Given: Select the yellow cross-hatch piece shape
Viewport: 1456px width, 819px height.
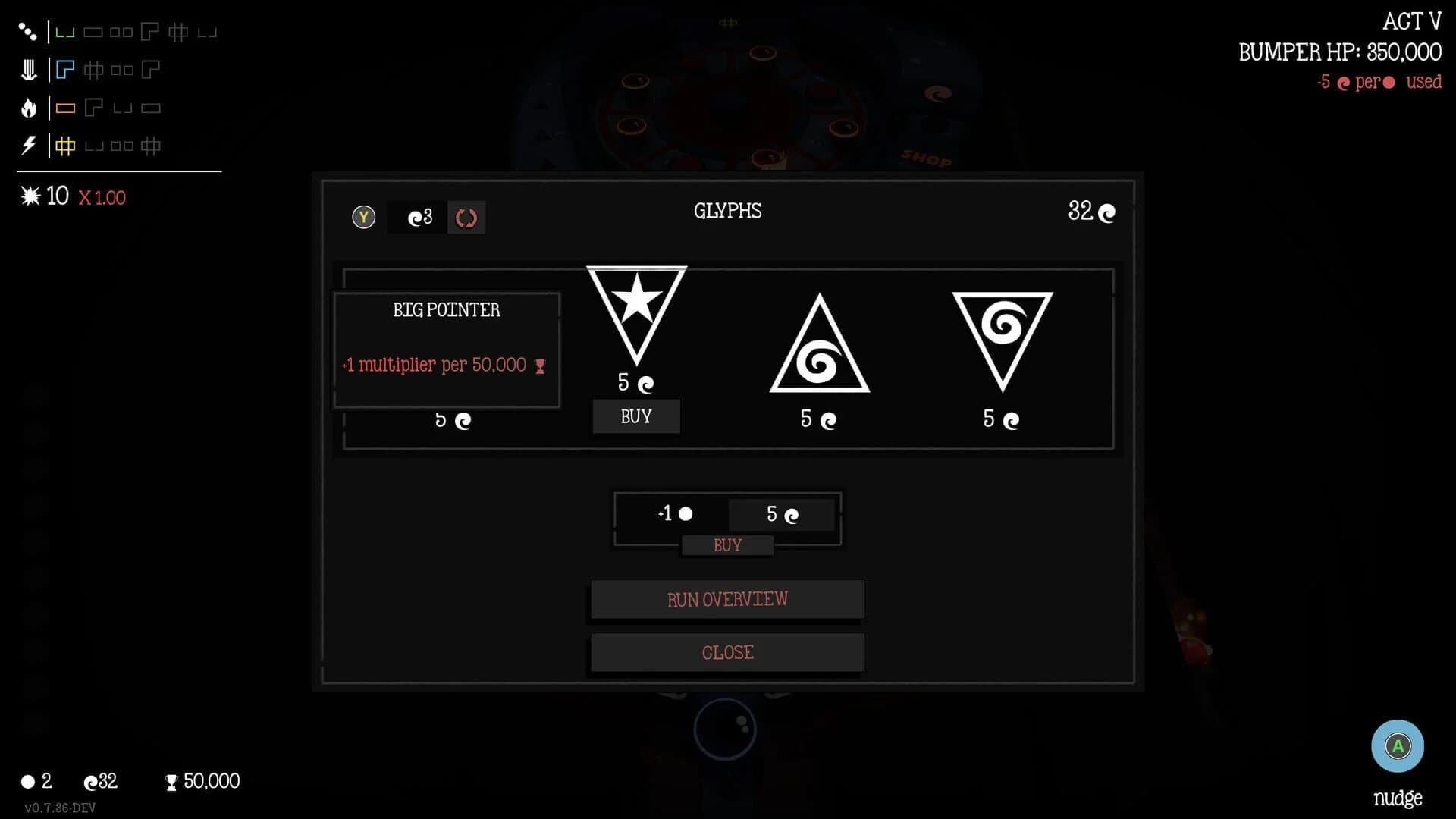Looking at the screenshot, I should click(x=65, y=146).
